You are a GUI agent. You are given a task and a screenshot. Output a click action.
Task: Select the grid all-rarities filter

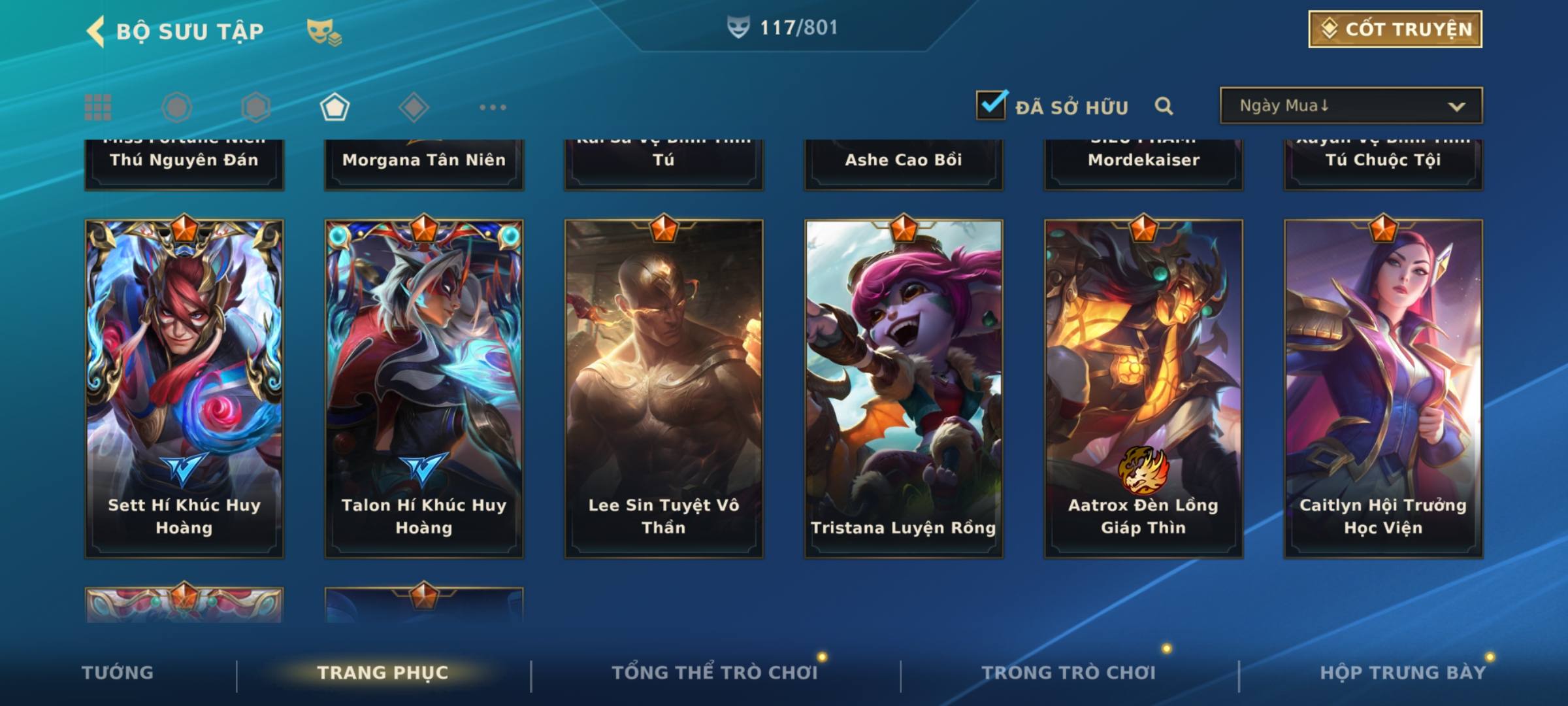point(98,107)
